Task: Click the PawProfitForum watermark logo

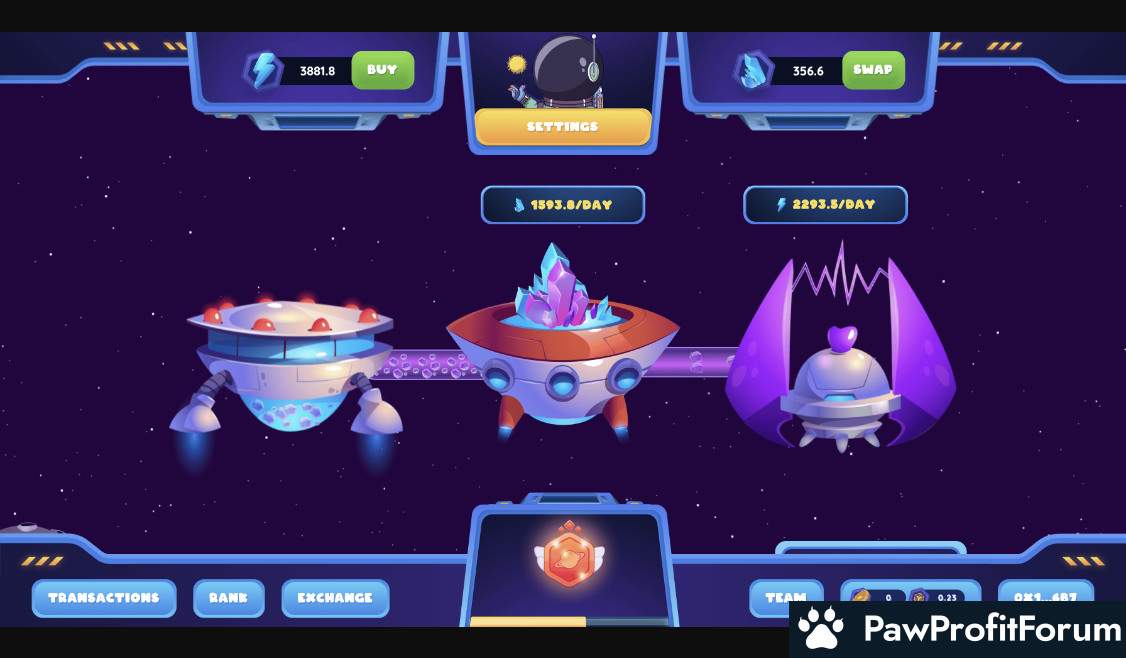Action: pyautogui.click(x=957, y=629)
